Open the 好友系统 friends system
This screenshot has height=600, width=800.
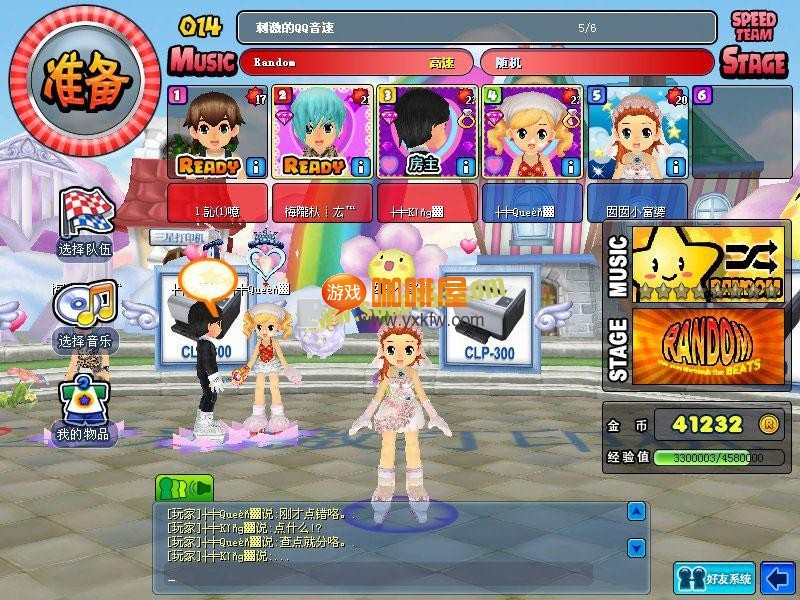[714, 578]
